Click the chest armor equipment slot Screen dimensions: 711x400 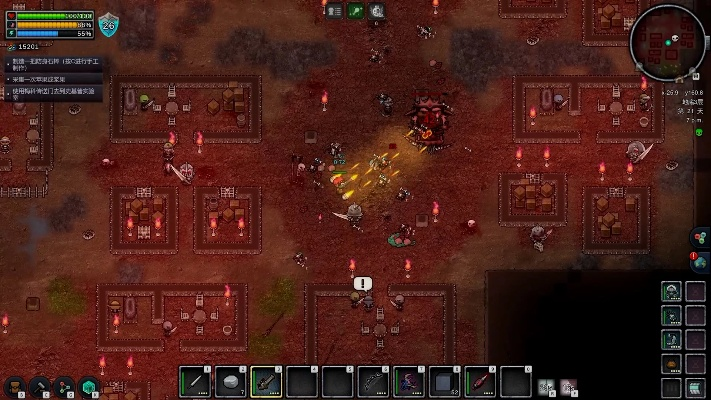tap(671, 315)
